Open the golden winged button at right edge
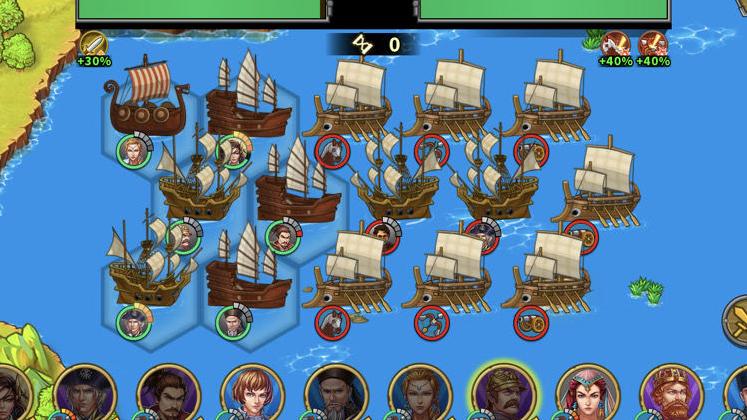 coord(735,322)
